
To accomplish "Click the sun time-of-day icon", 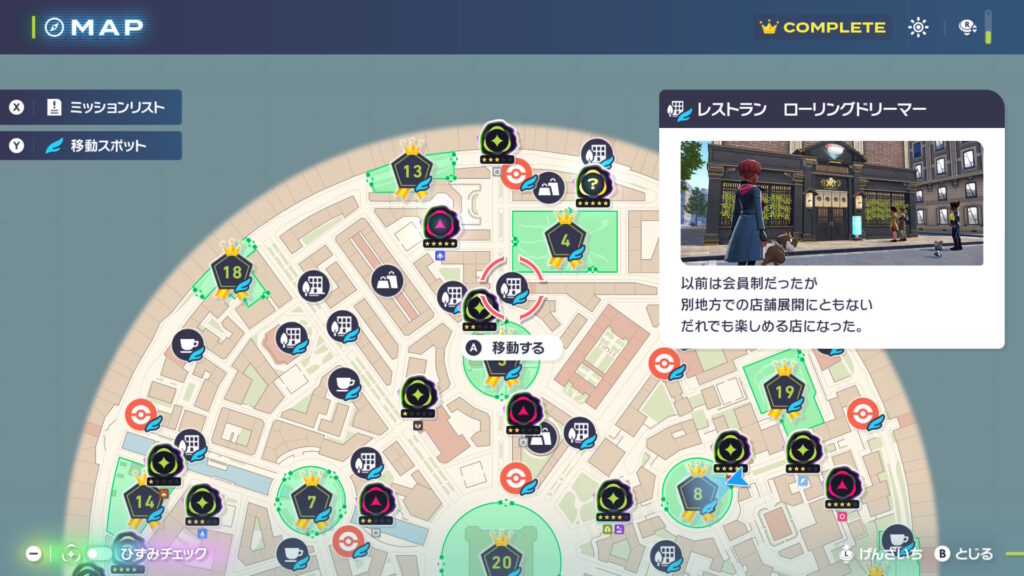I will click(x=918, y=28).
